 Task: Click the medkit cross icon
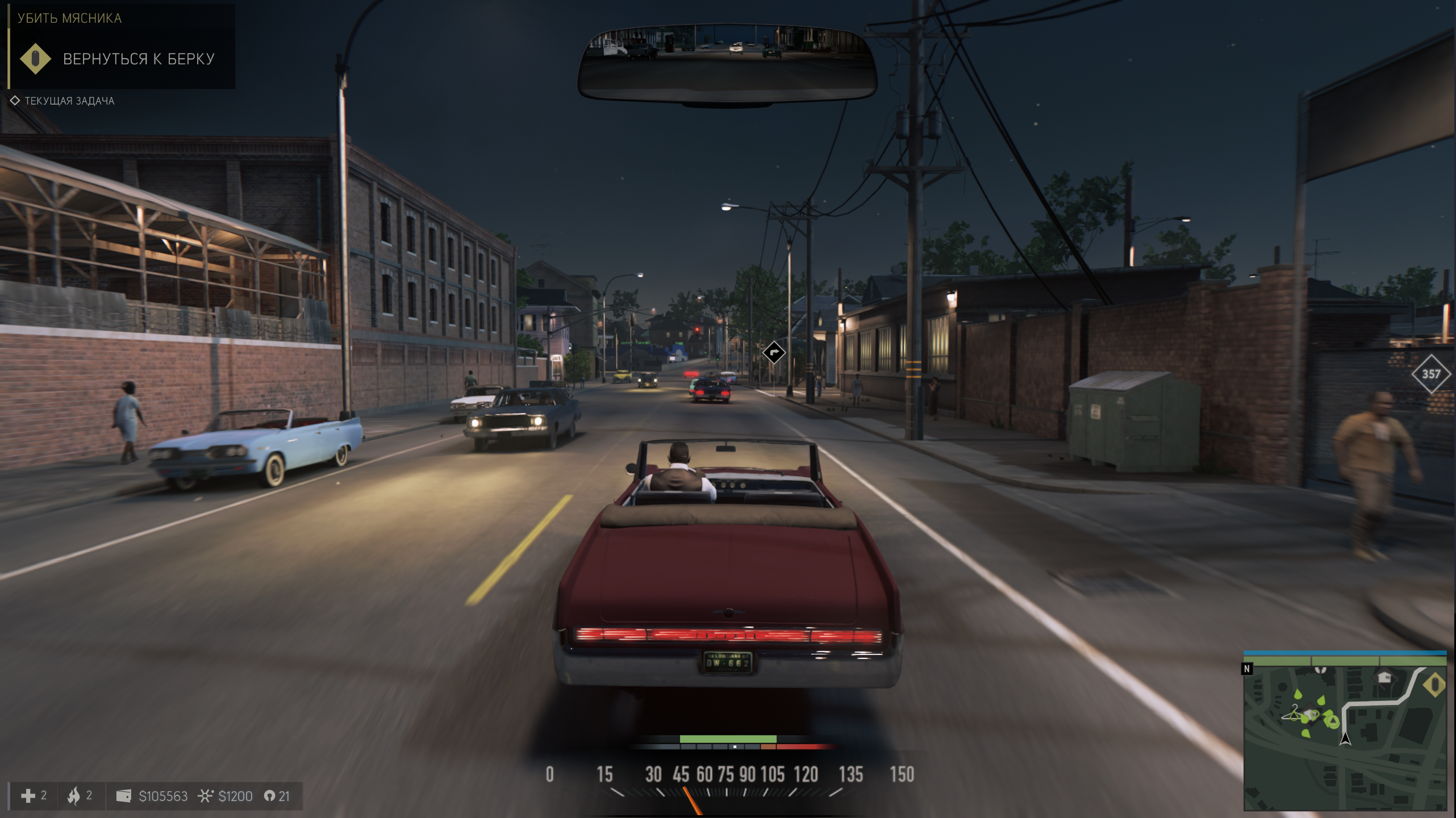point(28,796)
